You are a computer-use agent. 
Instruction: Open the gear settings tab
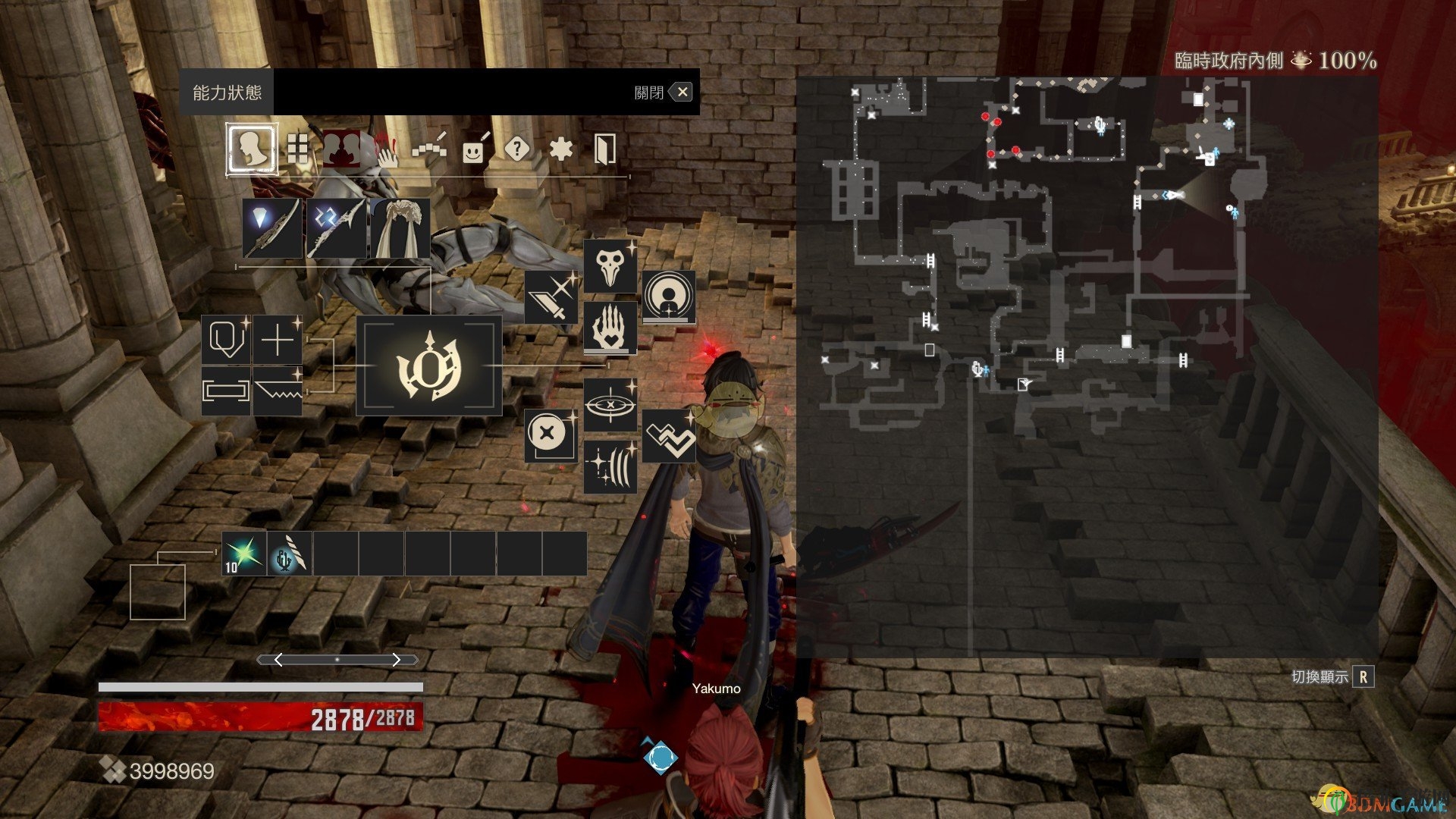tap(561, 149)
